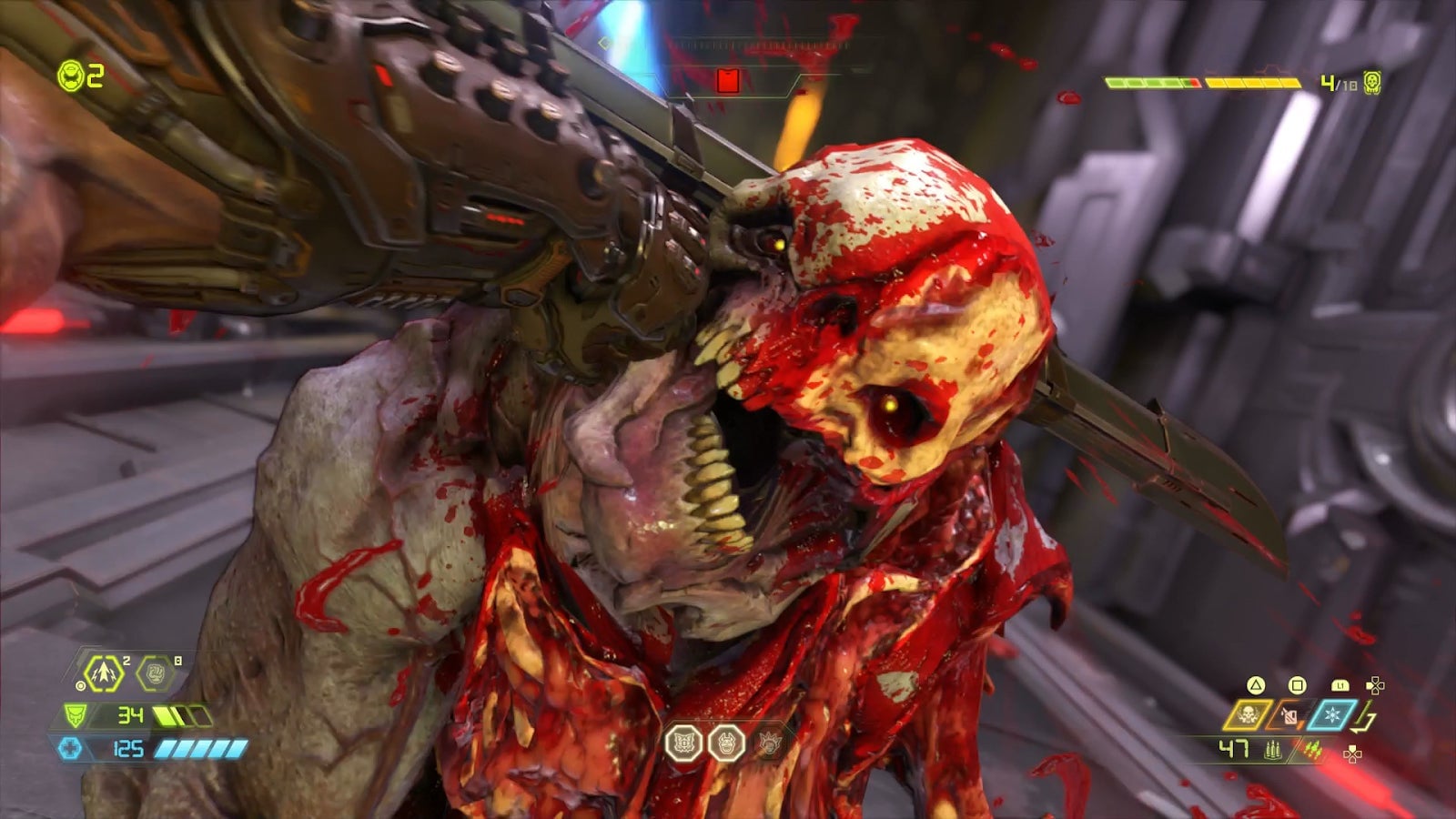Click the bullets ammo type icon

tap(1272, 750)
